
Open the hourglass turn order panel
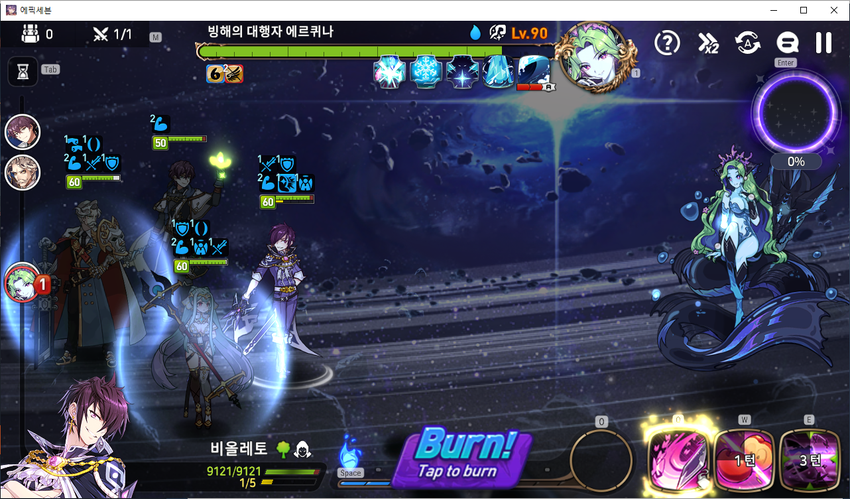coord(22,71)
